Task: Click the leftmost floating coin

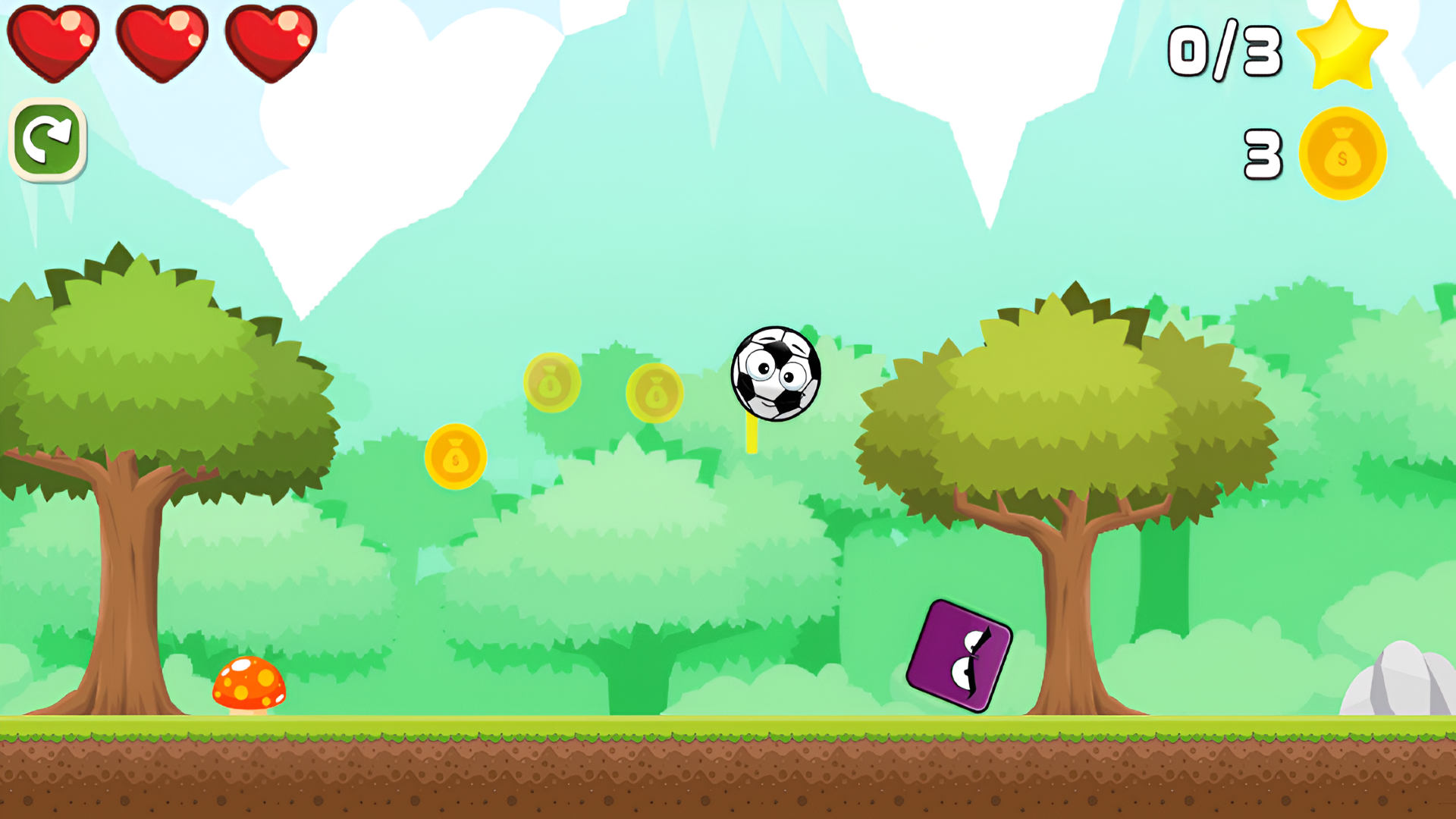Action: click(x=456, y=457)
